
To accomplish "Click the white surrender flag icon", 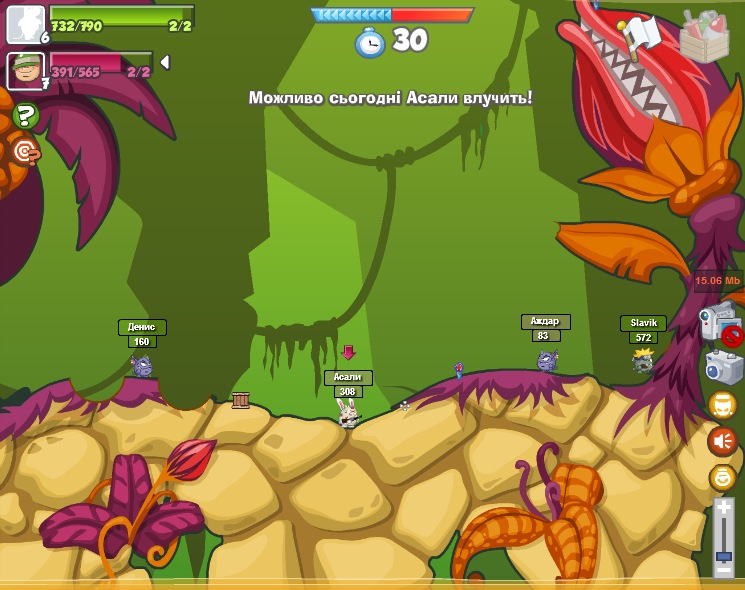I will [642, 36].
